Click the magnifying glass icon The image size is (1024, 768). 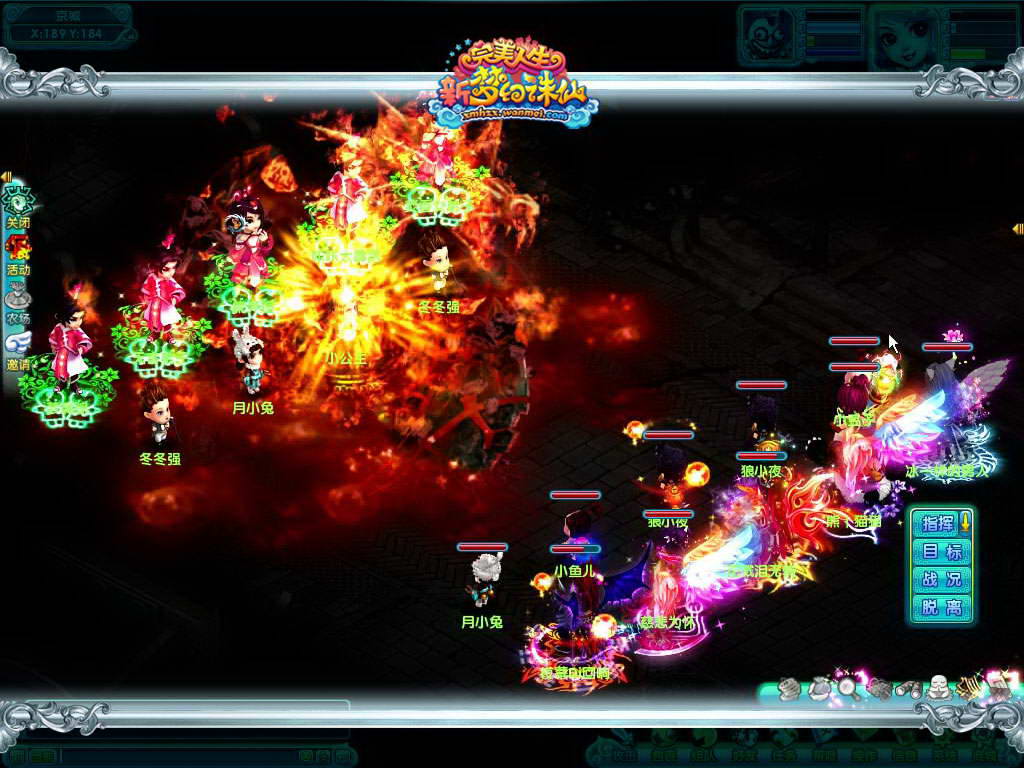(x=848, y=687)
